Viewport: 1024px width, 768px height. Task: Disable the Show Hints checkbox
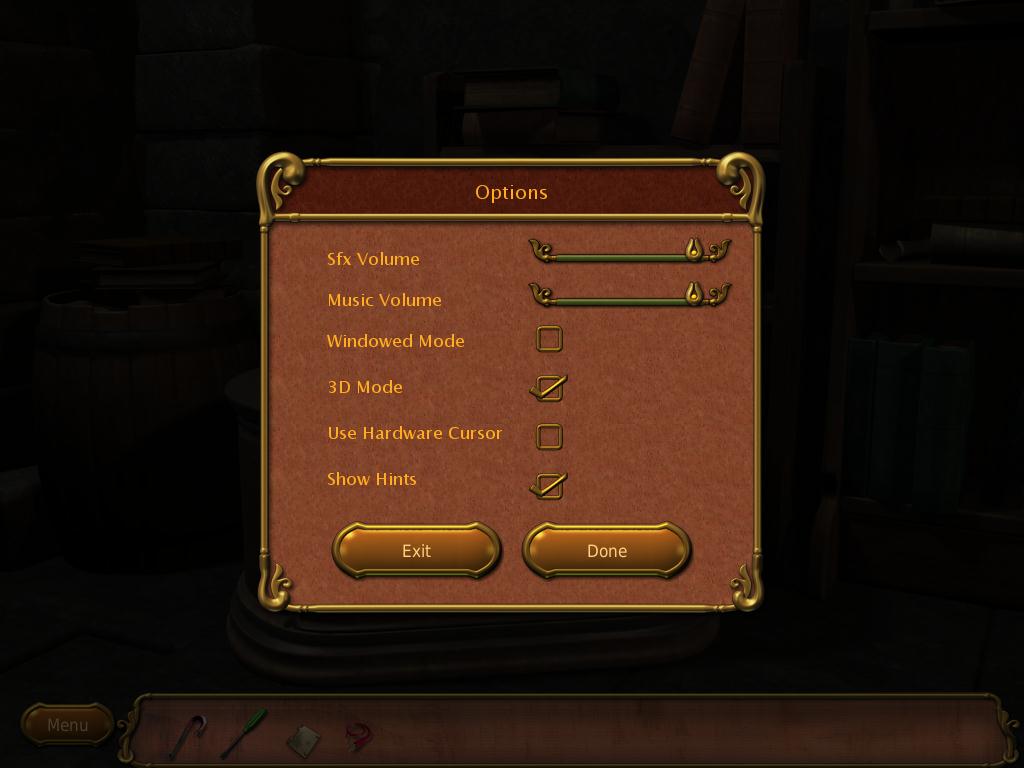[x=549, y=485]
